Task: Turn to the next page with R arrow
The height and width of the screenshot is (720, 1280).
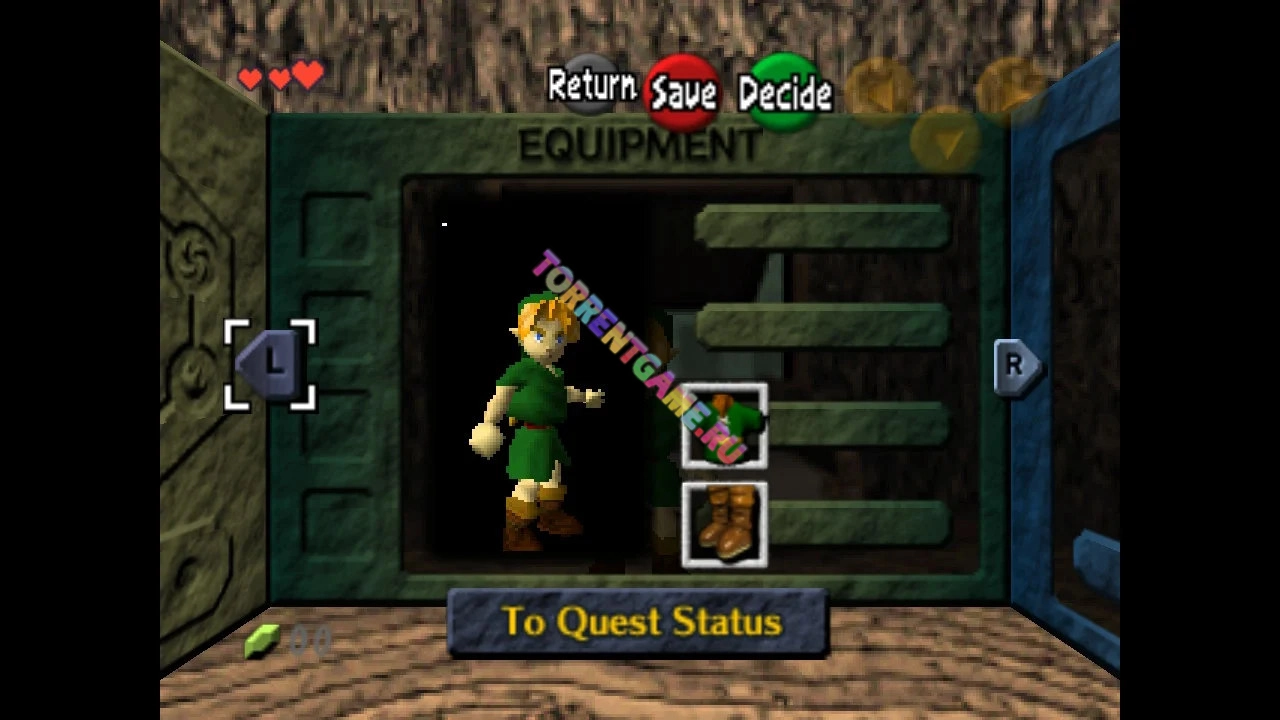Action: coord(1016,366)
